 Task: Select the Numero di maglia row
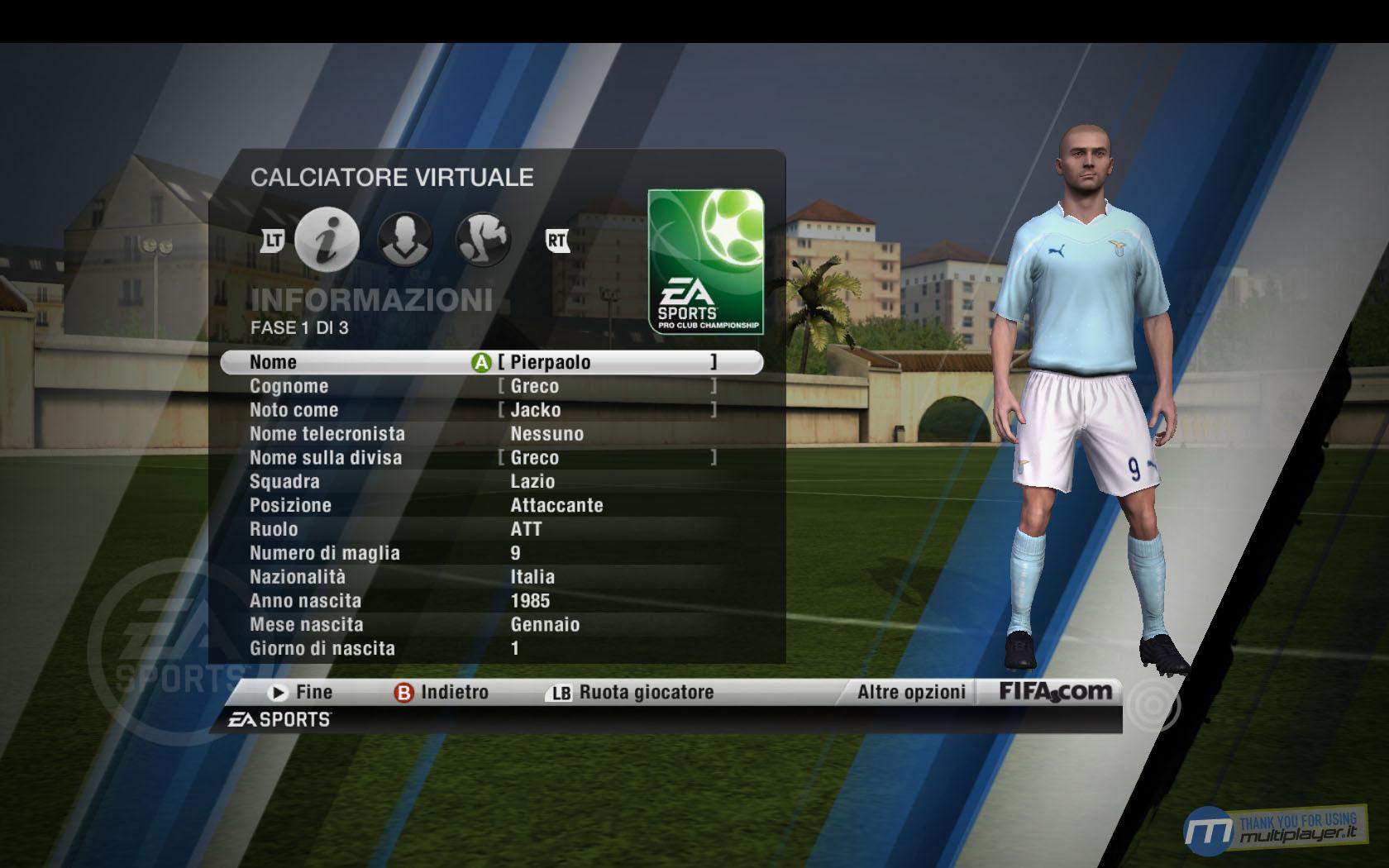(491, 553)
